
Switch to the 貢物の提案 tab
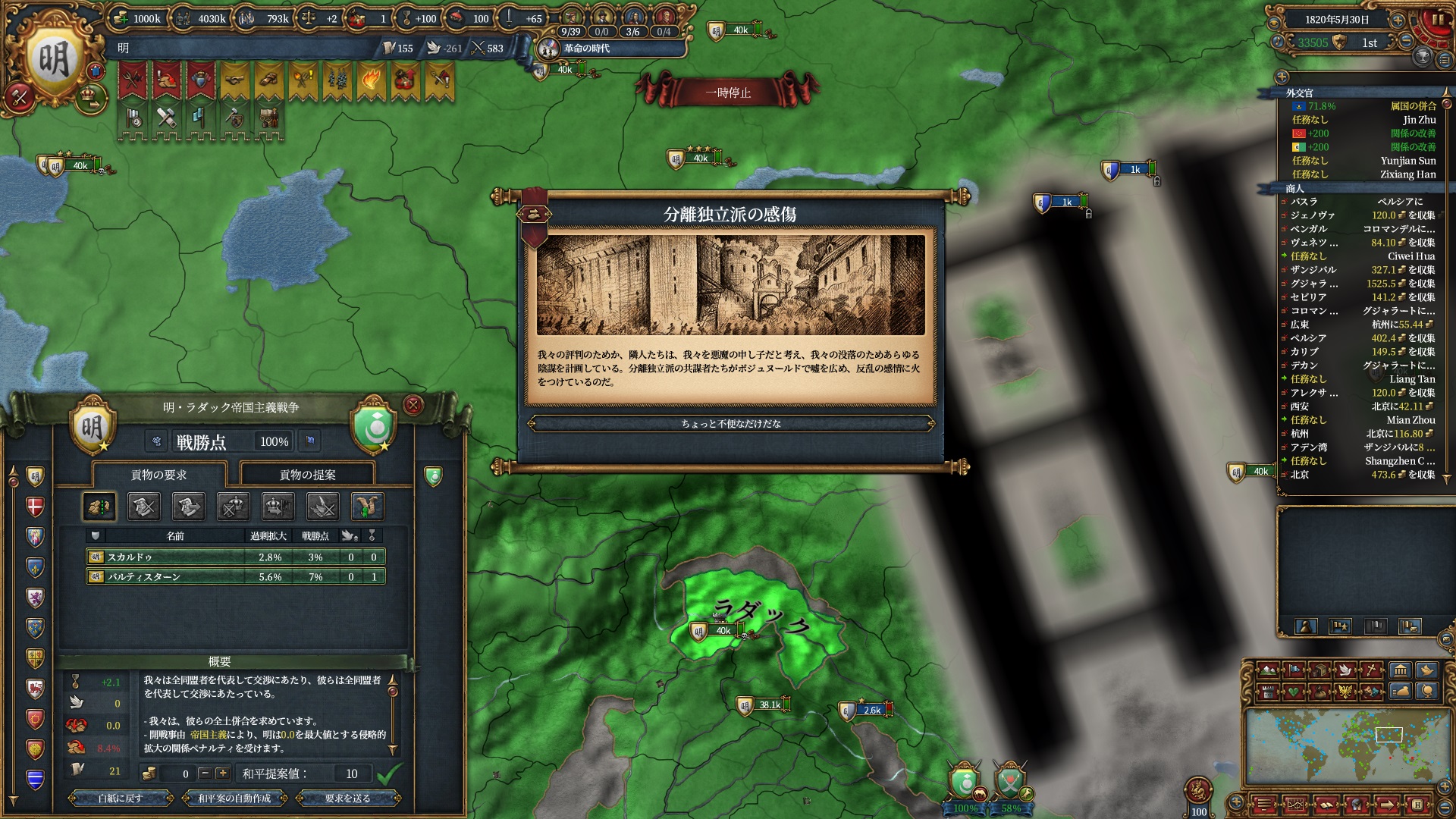(x=307, y=475)
